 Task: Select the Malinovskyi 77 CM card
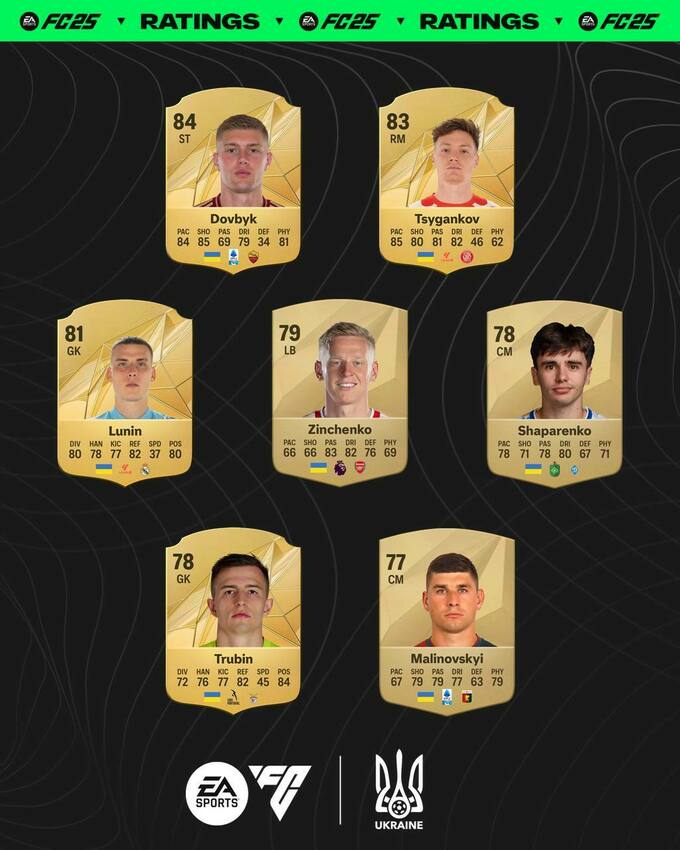(447, 620)
